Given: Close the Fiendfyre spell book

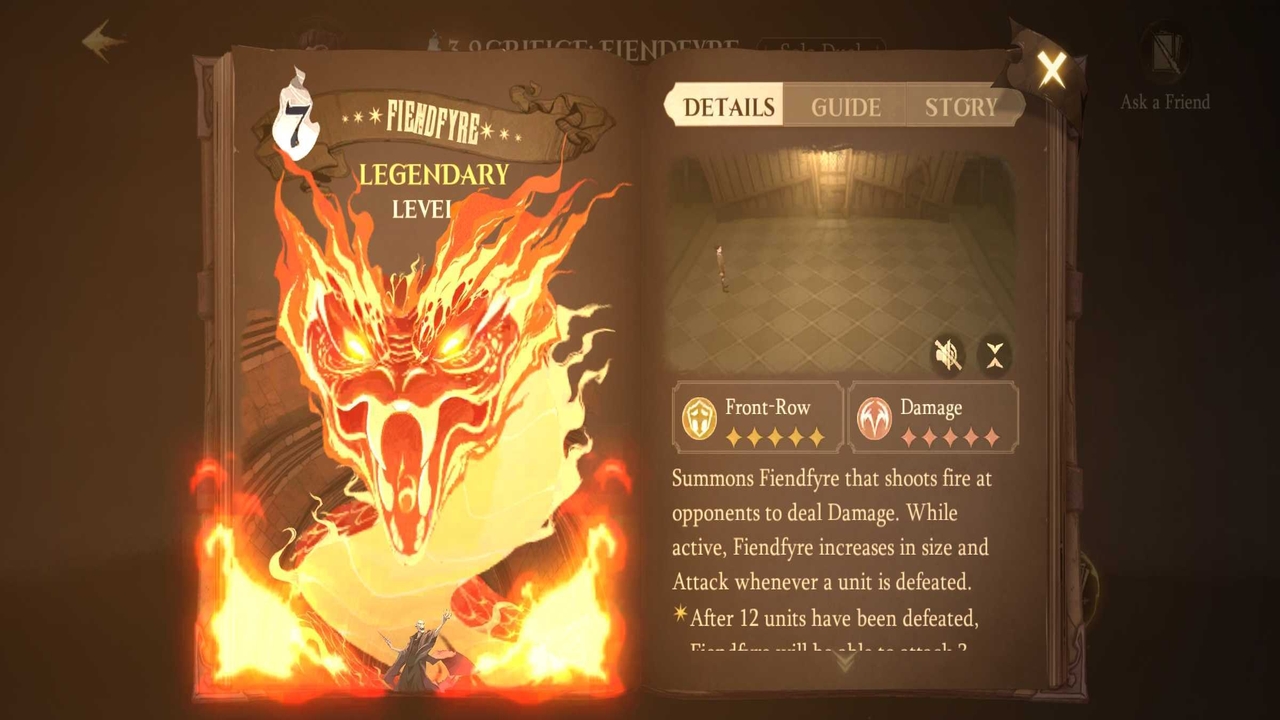Looking at the screenshot, I should (x=1050, y=70).
